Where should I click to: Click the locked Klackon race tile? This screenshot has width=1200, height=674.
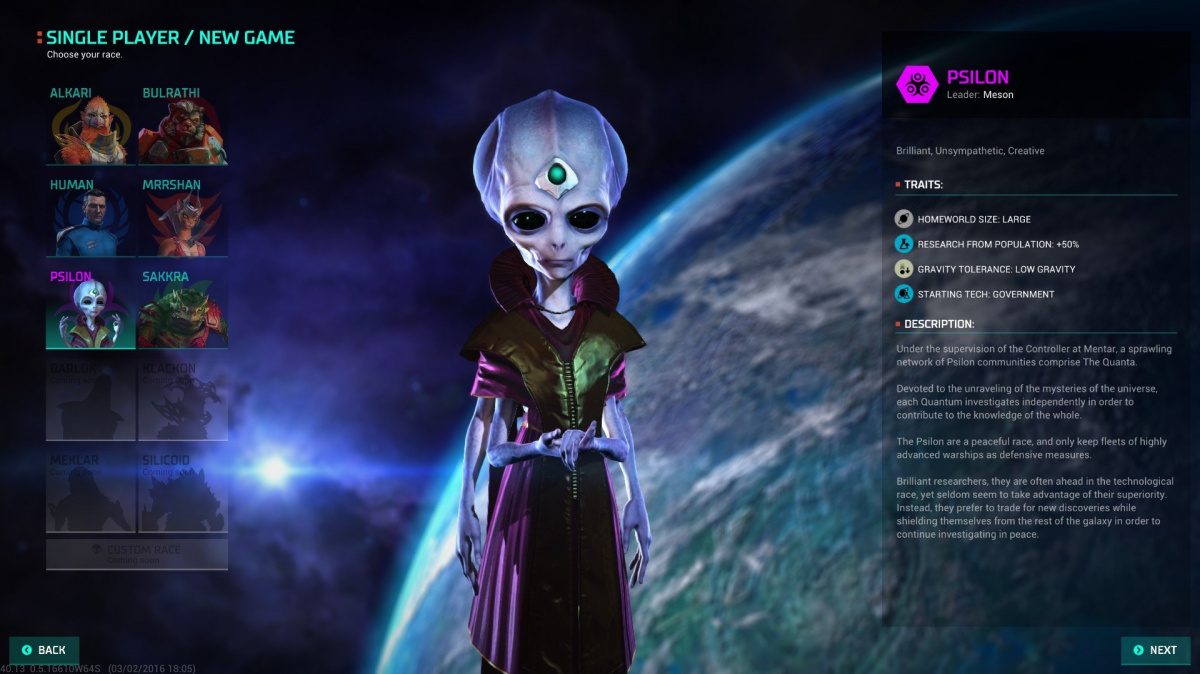tap(183, 400)
